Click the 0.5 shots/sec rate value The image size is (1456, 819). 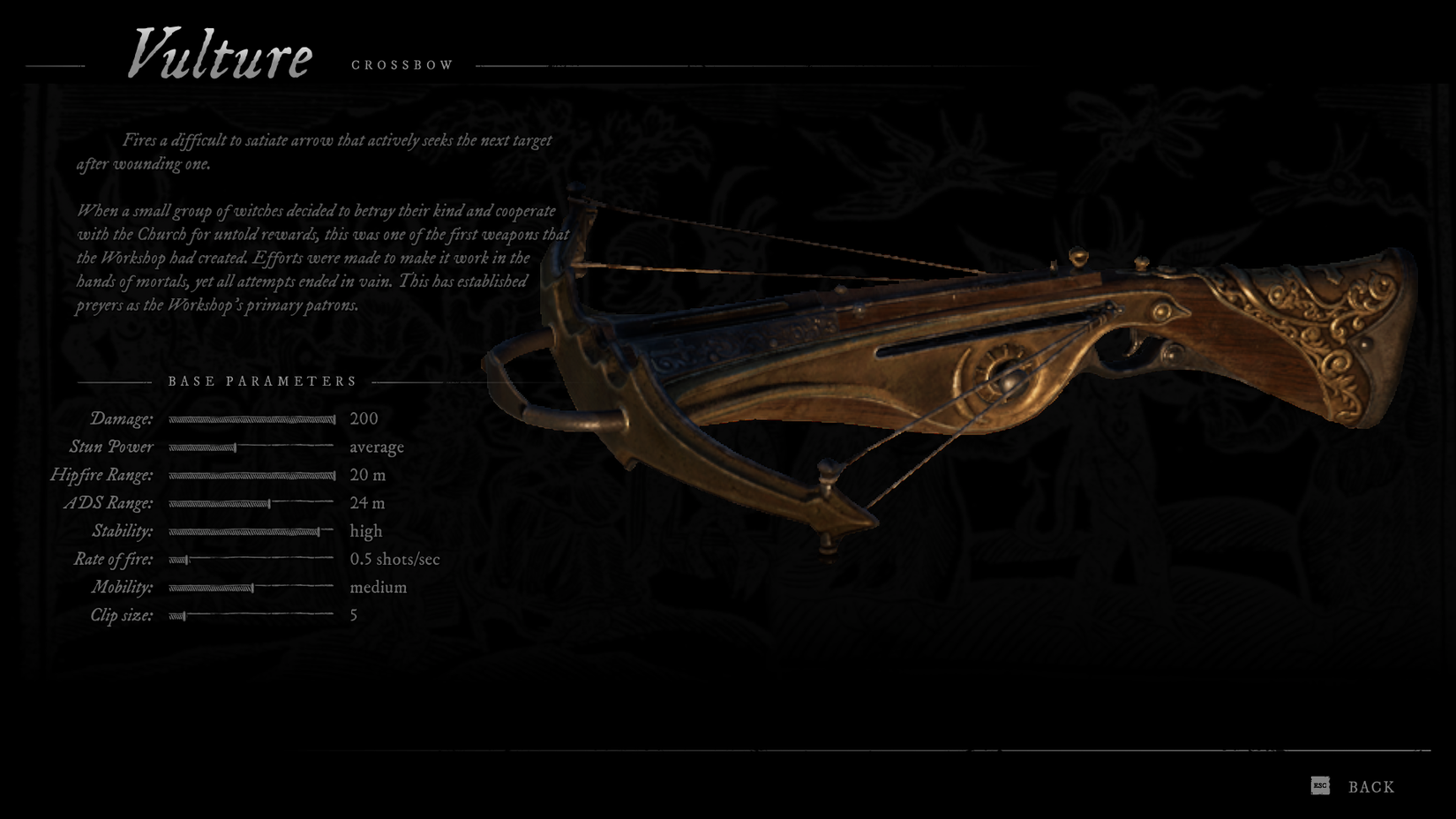point(395,559)
